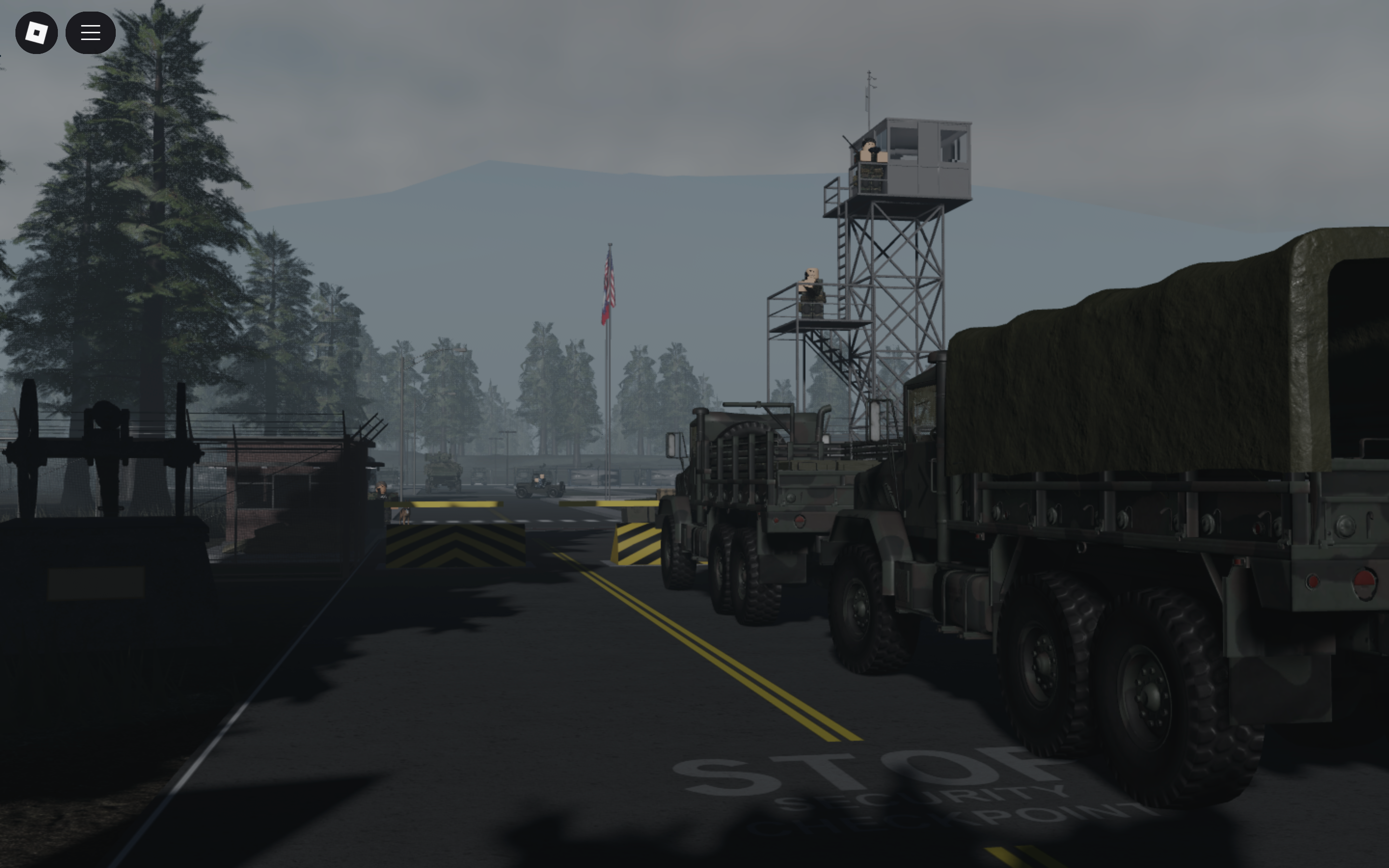1389x868 pixels.
Task: Open the hamburger lines menu
Action: (90, 33)
